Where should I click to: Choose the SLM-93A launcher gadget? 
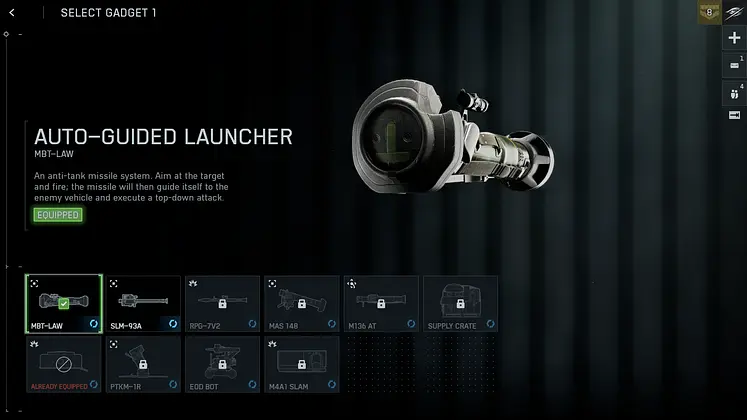coord(142,303)
